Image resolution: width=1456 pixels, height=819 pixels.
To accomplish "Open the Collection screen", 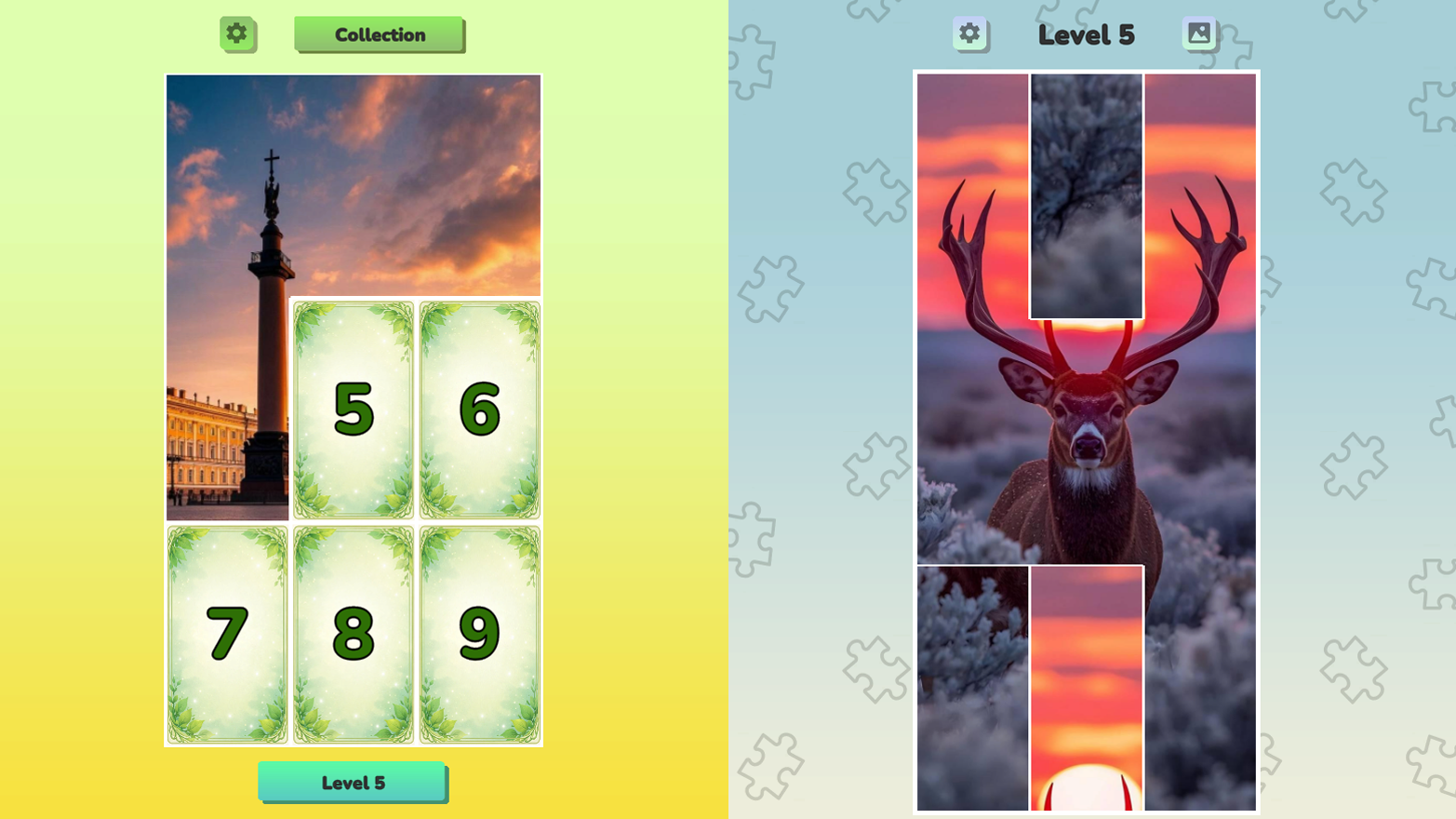I will coord(379,34).
